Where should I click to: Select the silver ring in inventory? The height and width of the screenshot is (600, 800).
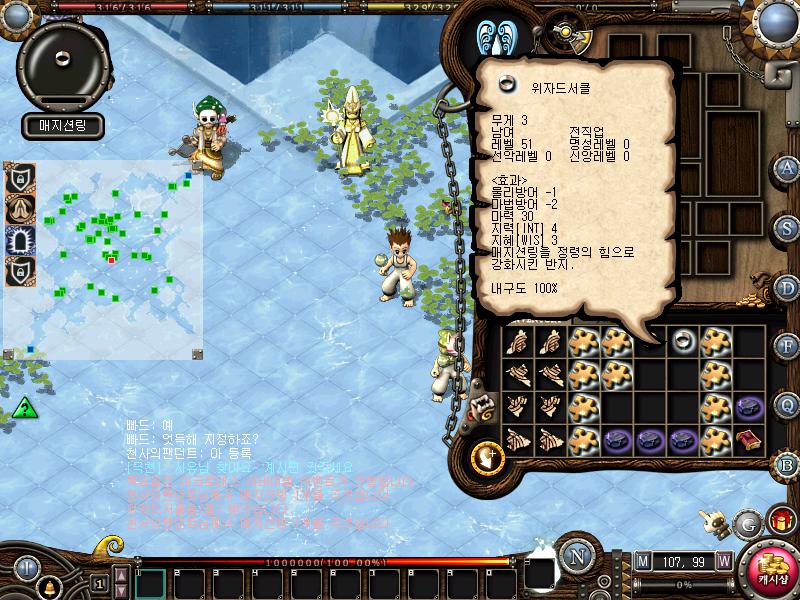click(x=684, y=340)
